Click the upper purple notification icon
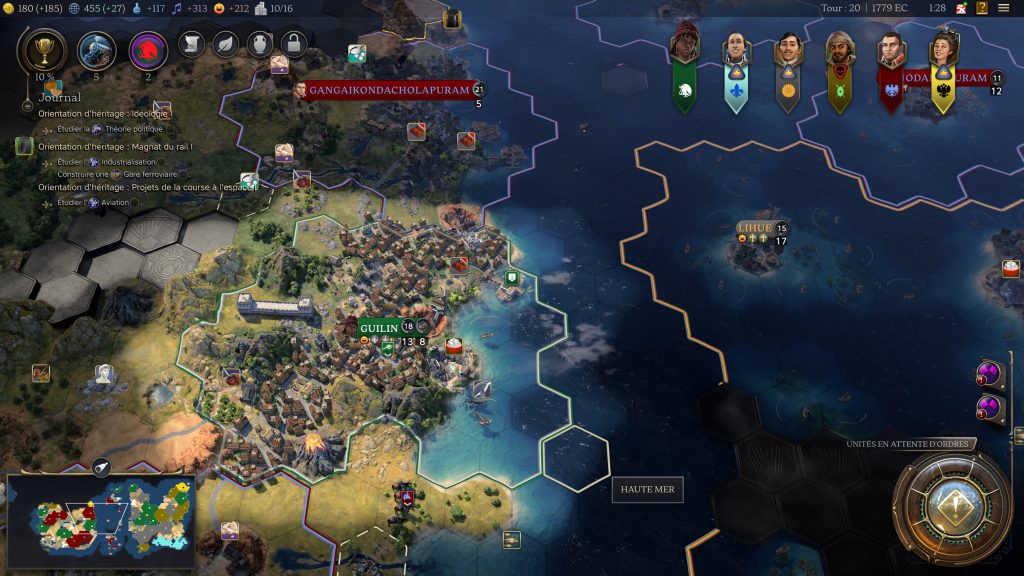The image size is (1024, 576). pos(990,375)
